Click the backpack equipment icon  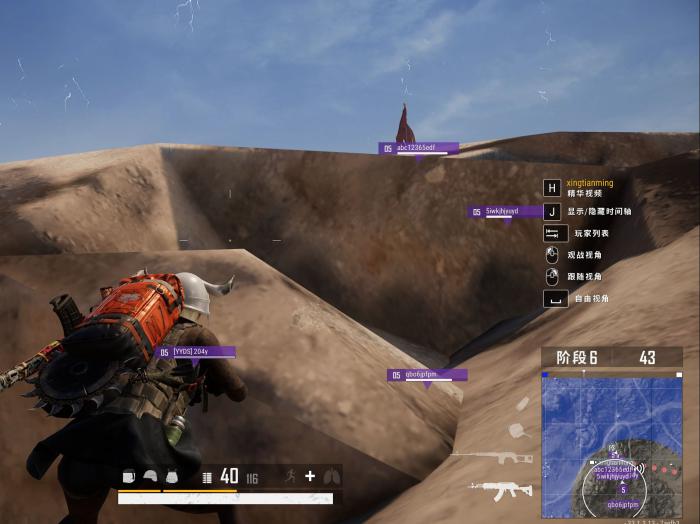(129, 477)
